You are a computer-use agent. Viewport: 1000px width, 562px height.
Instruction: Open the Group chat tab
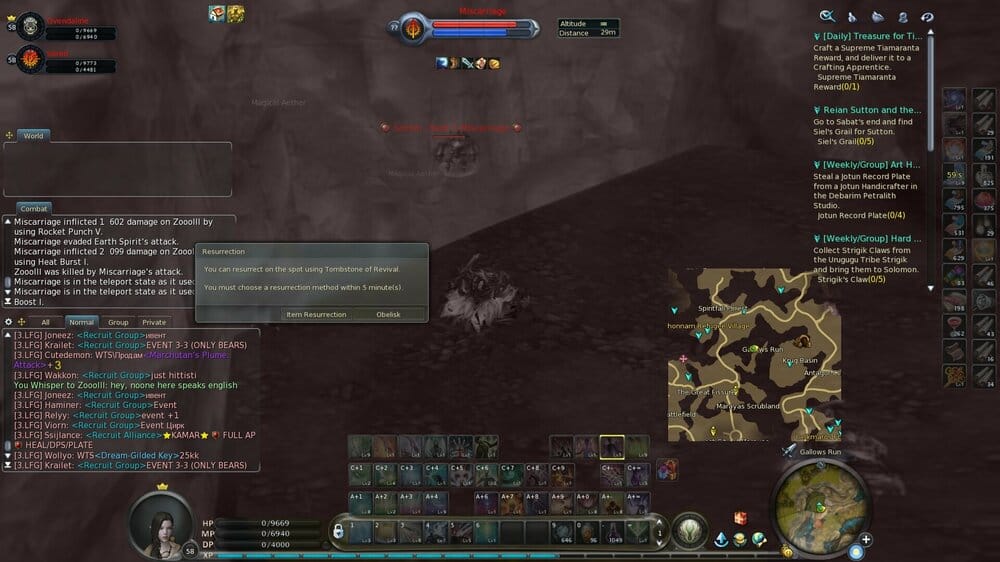pos(118,322)
